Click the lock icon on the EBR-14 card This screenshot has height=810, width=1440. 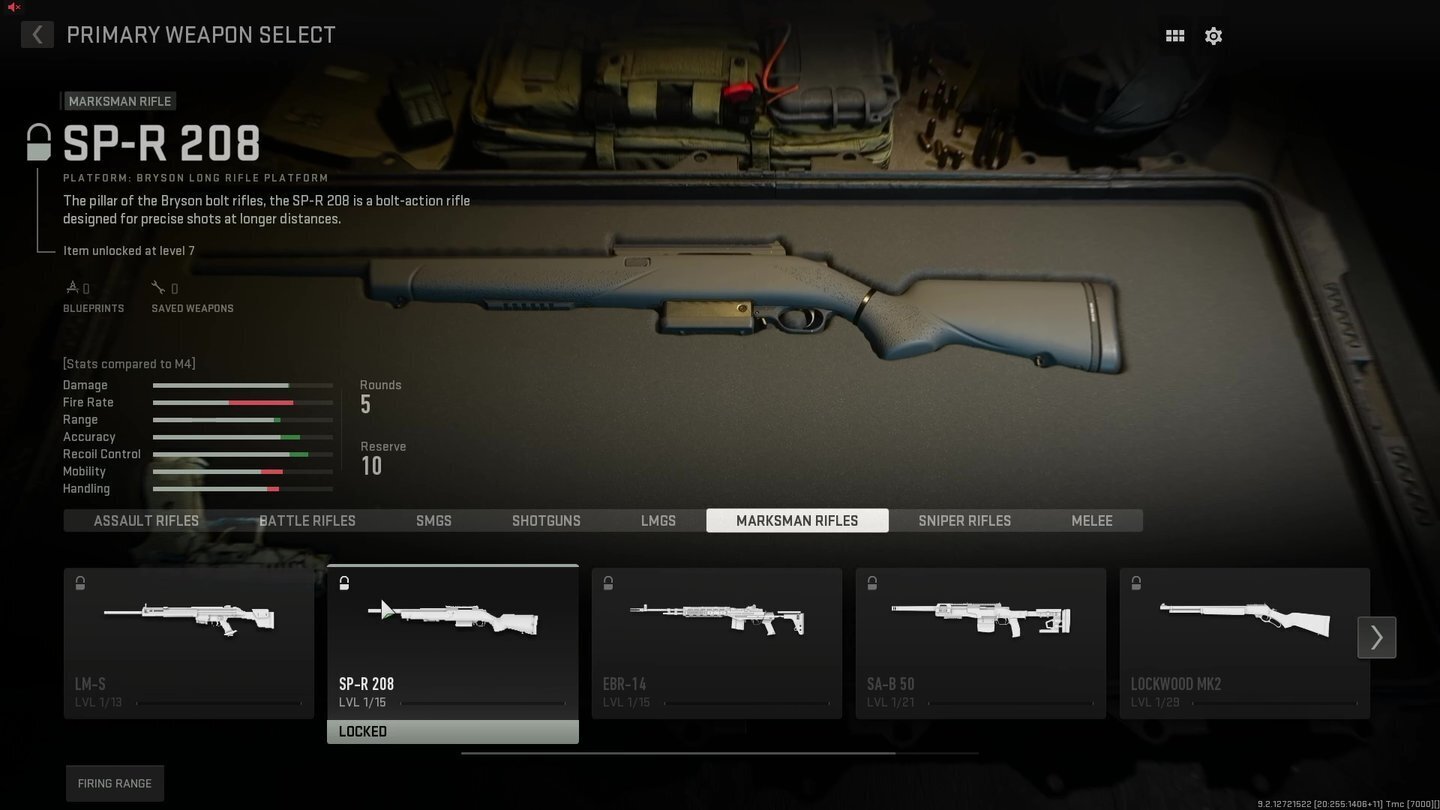coord(608,583)
